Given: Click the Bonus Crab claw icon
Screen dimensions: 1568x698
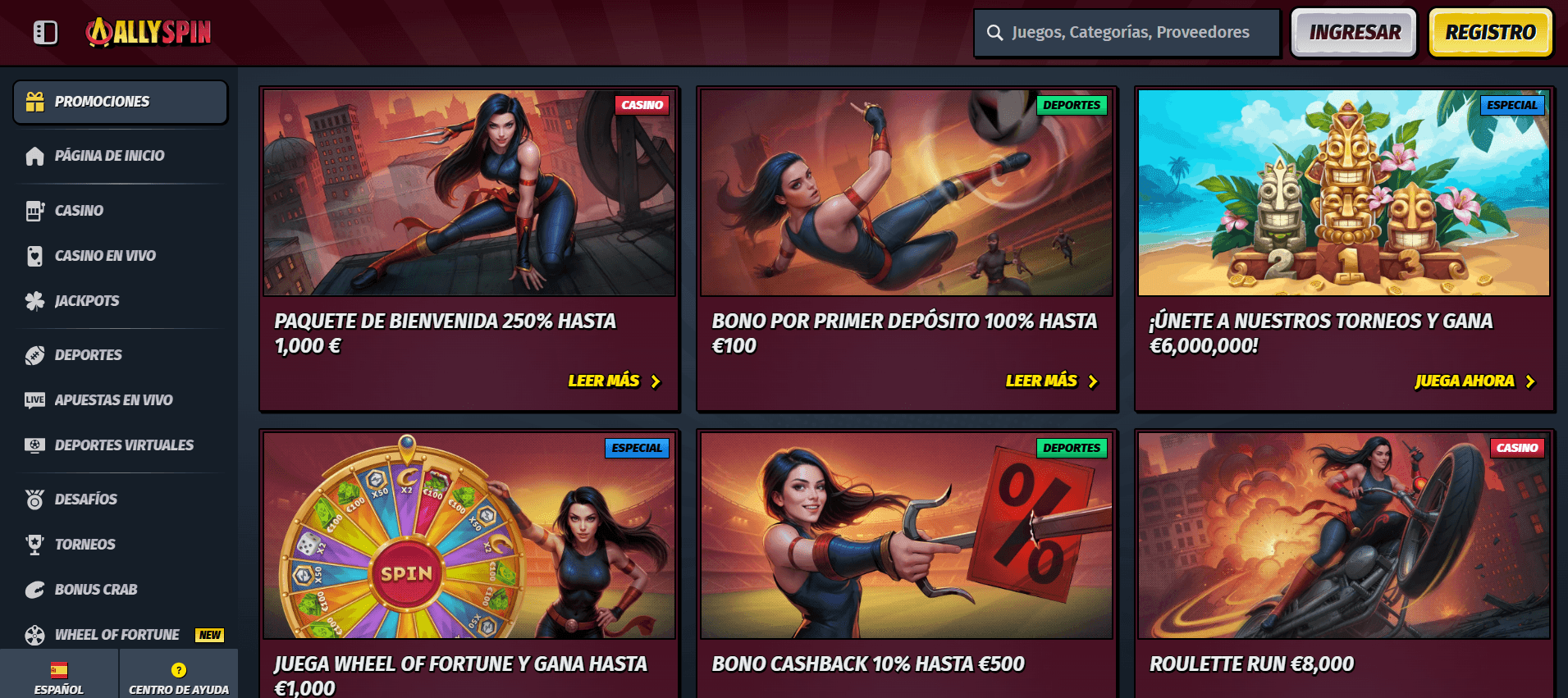Looking at the screenshot, I should (x=34, y=589).
